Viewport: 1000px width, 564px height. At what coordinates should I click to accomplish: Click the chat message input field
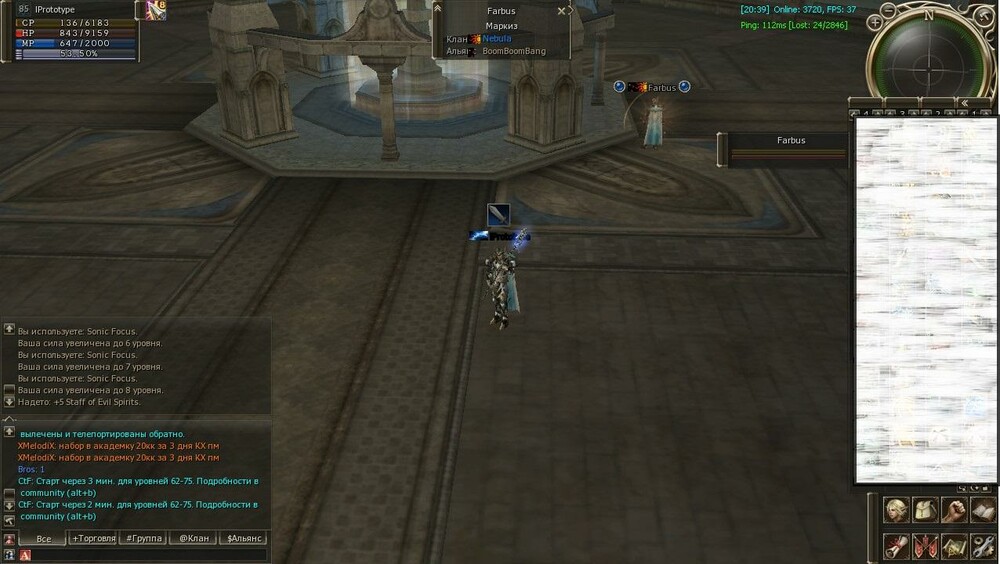tap(150, 555)
